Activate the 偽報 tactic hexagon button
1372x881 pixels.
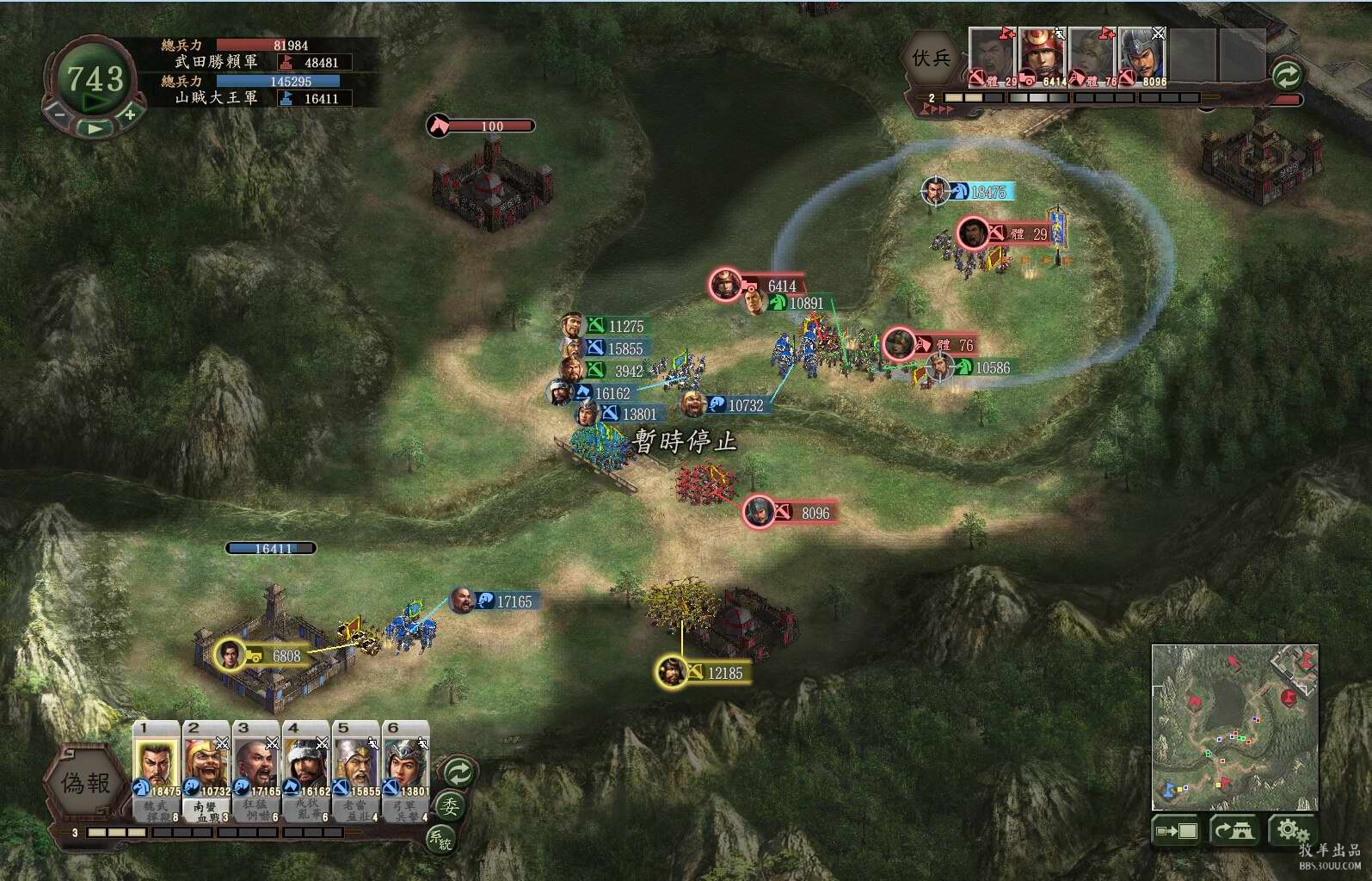pos(86,784)
